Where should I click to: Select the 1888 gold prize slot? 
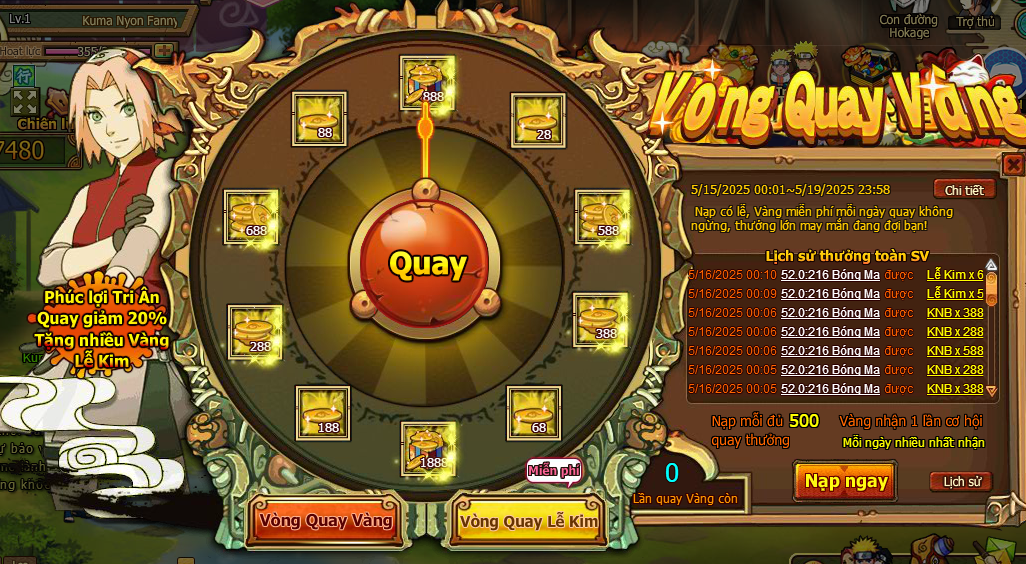[429, 449]
